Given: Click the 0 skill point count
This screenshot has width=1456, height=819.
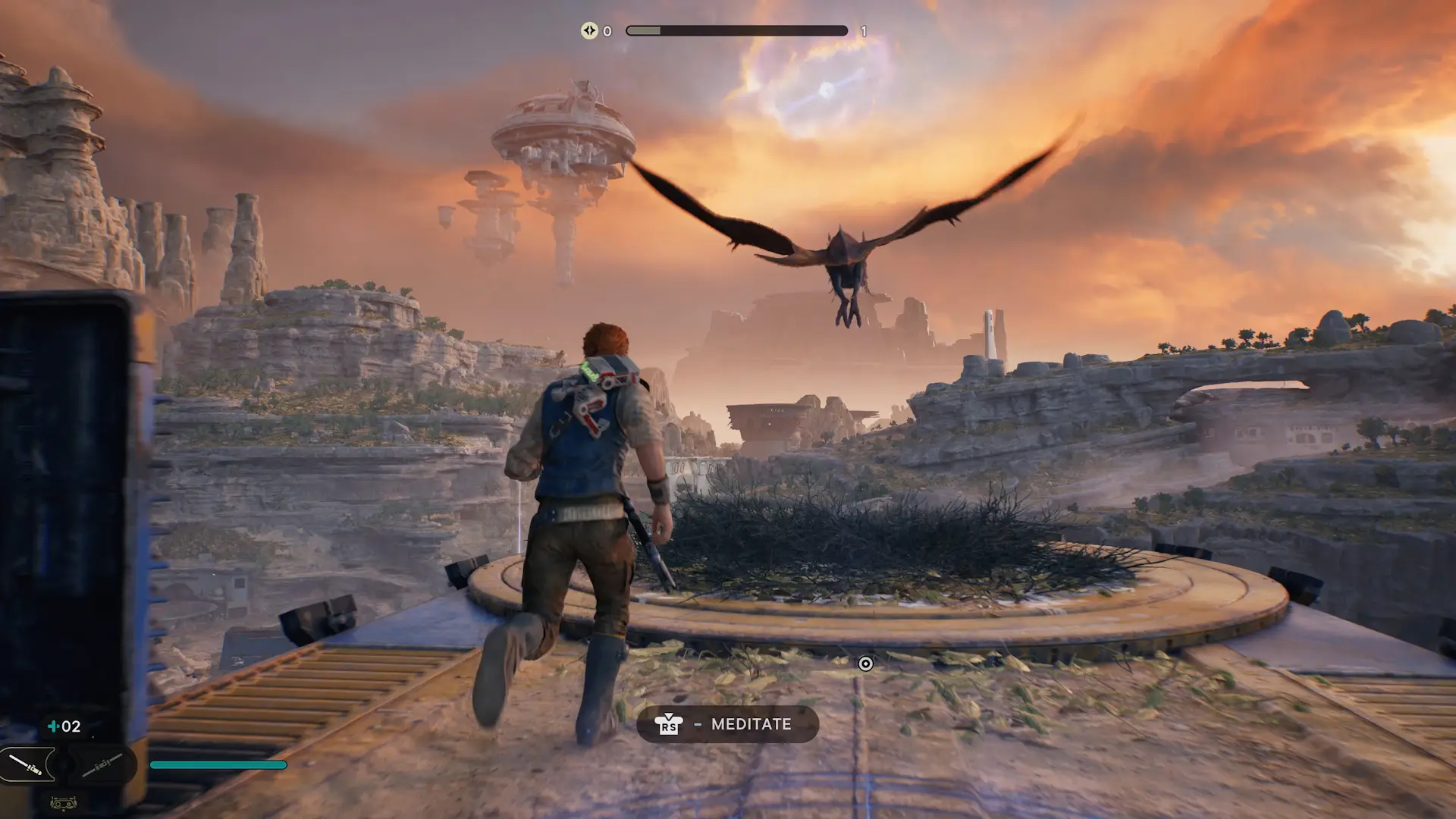Looking at the screenshot, I should tap(606, 31).
